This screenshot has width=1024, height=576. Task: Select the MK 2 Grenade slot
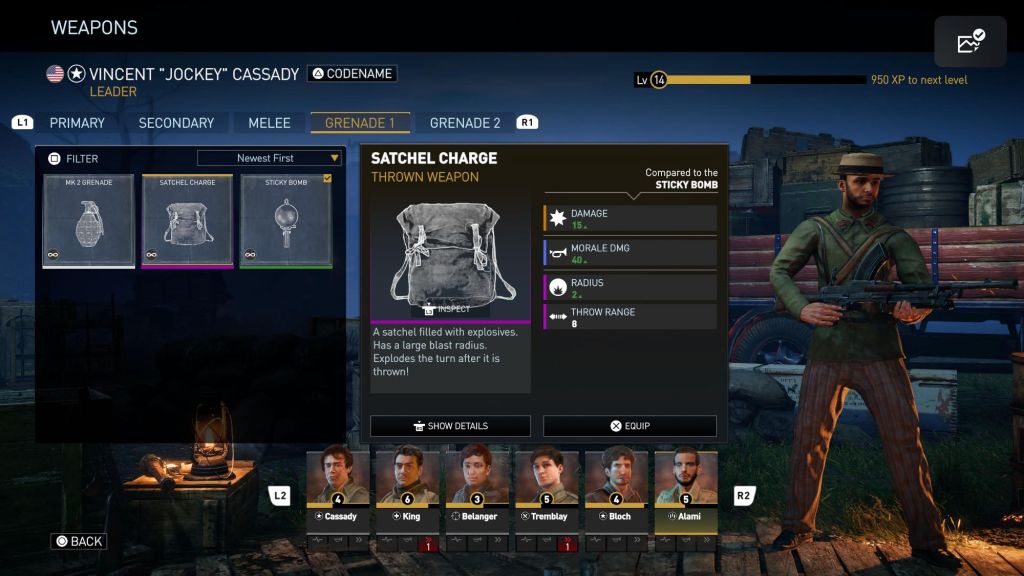(89, 222)
